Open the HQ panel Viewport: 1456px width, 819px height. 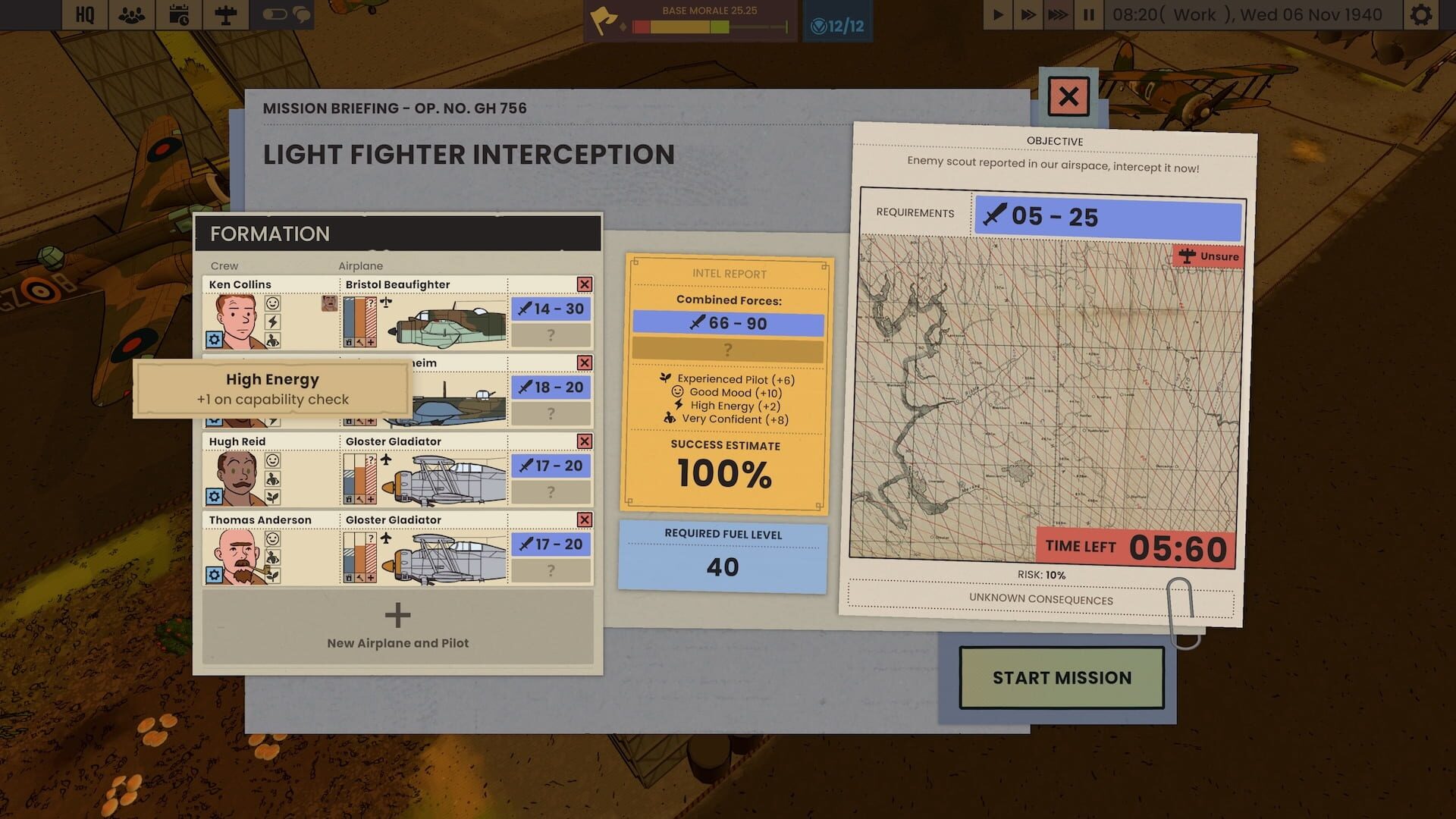pos(85,14)
